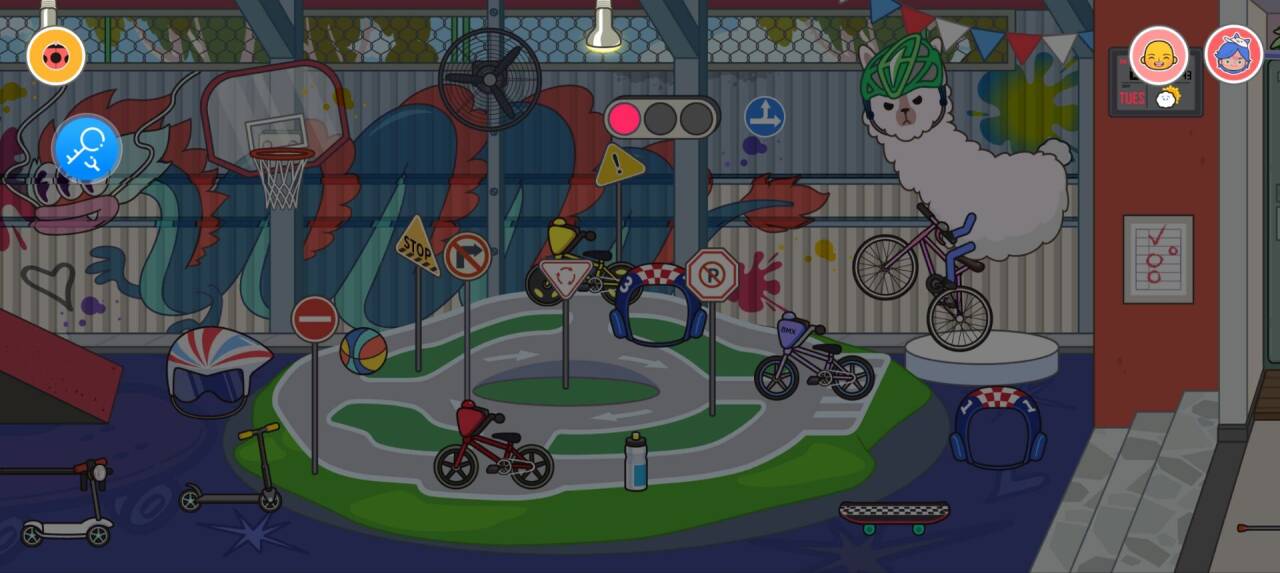Tap the orange record button icon

pos(56,56)
